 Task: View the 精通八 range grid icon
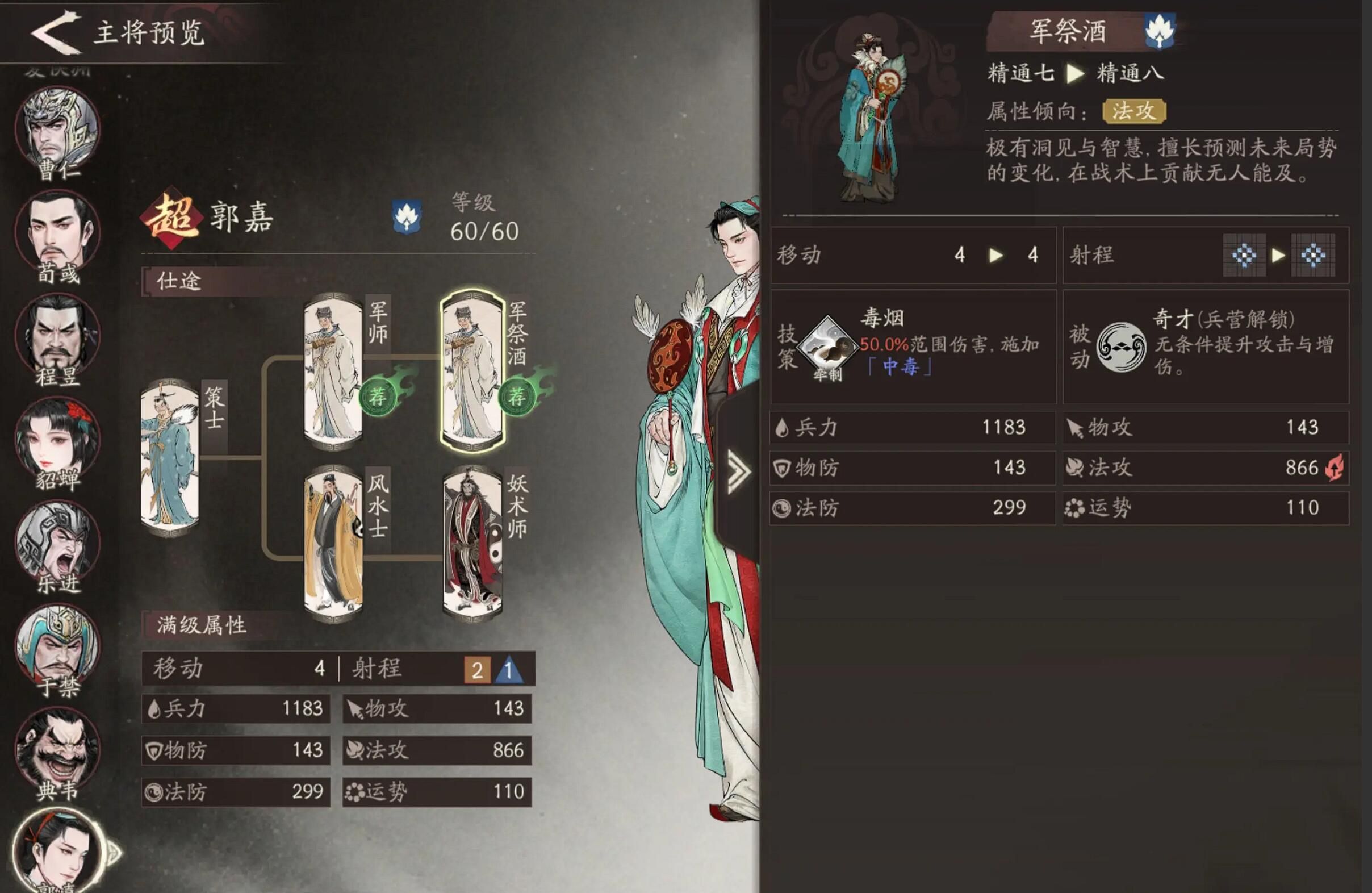coord(1312,256)
